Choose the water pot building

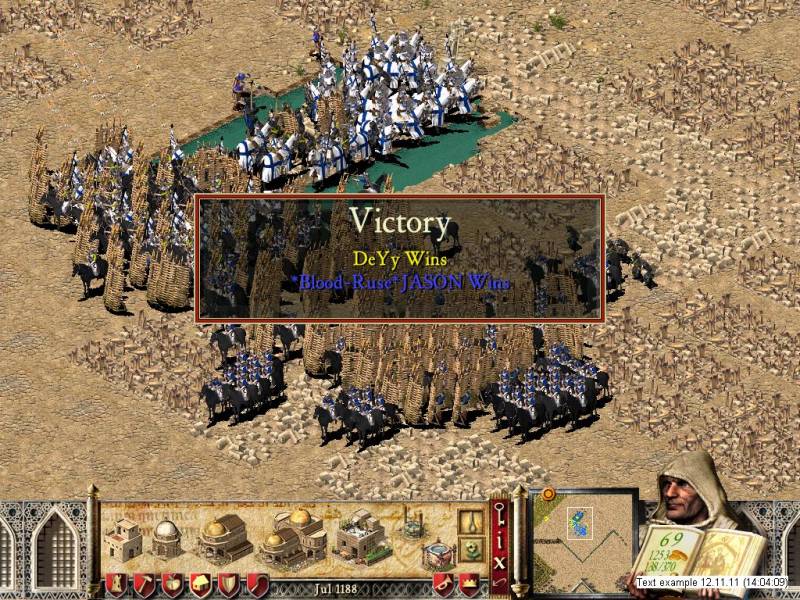(436, 554)
